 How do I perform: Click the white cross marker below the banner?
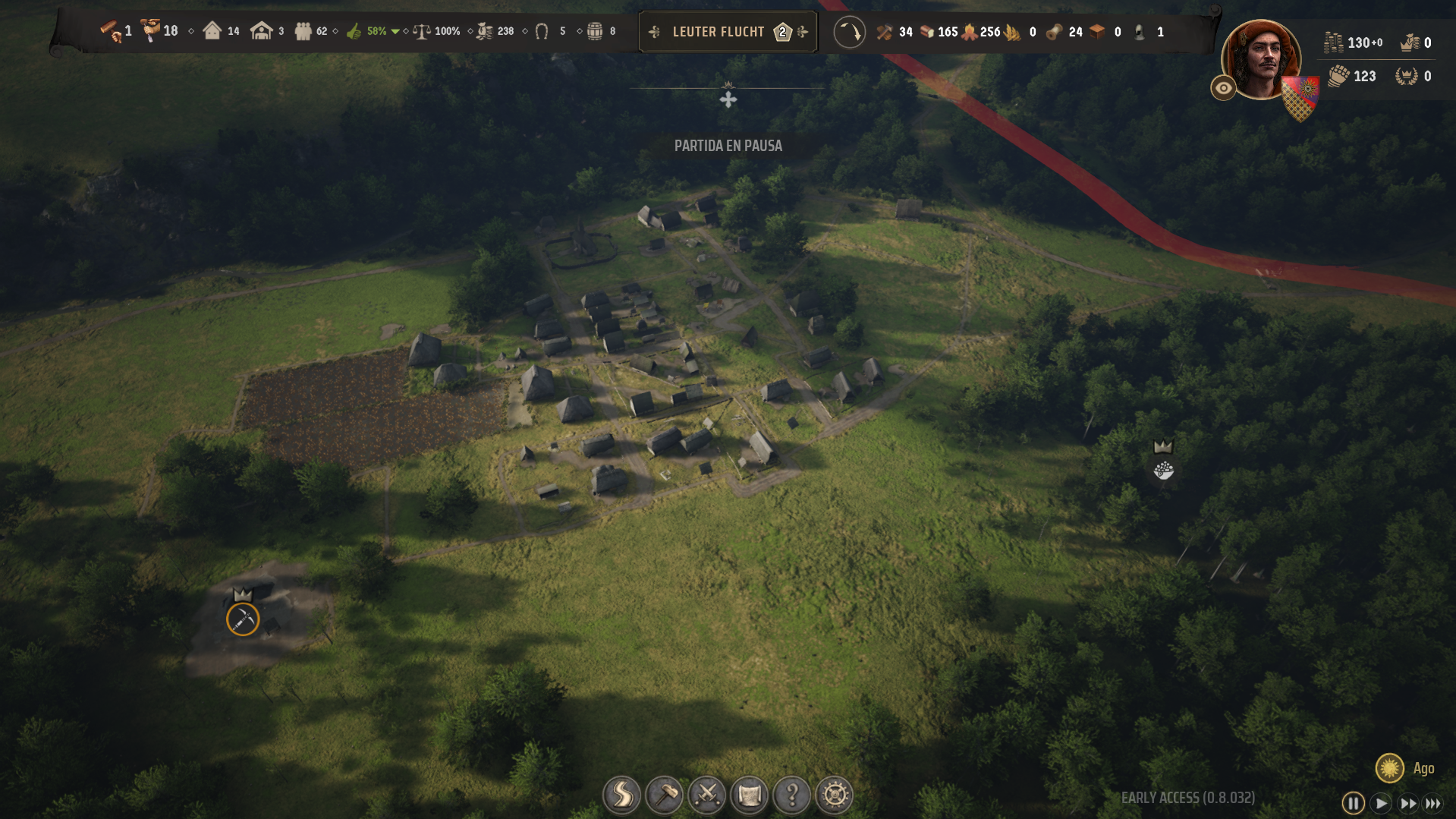728,99
